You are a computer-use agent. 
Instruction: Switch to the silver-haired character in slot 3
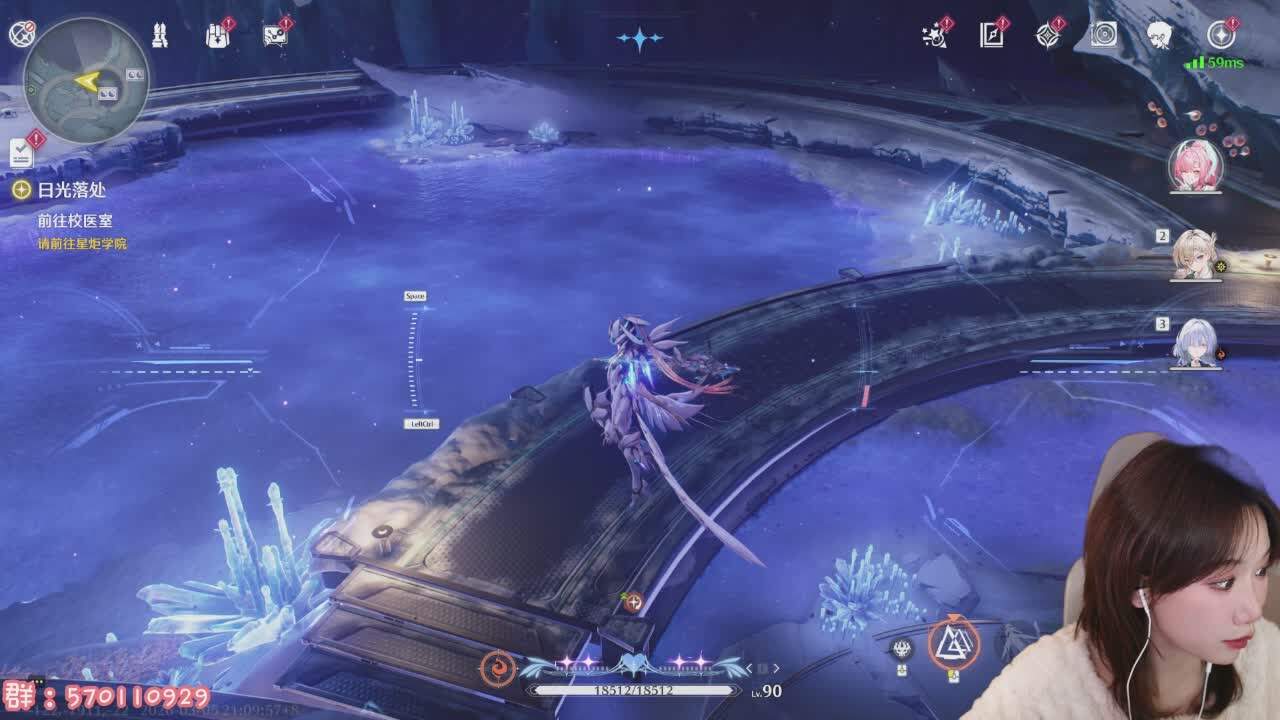(x=1196, y=342)
